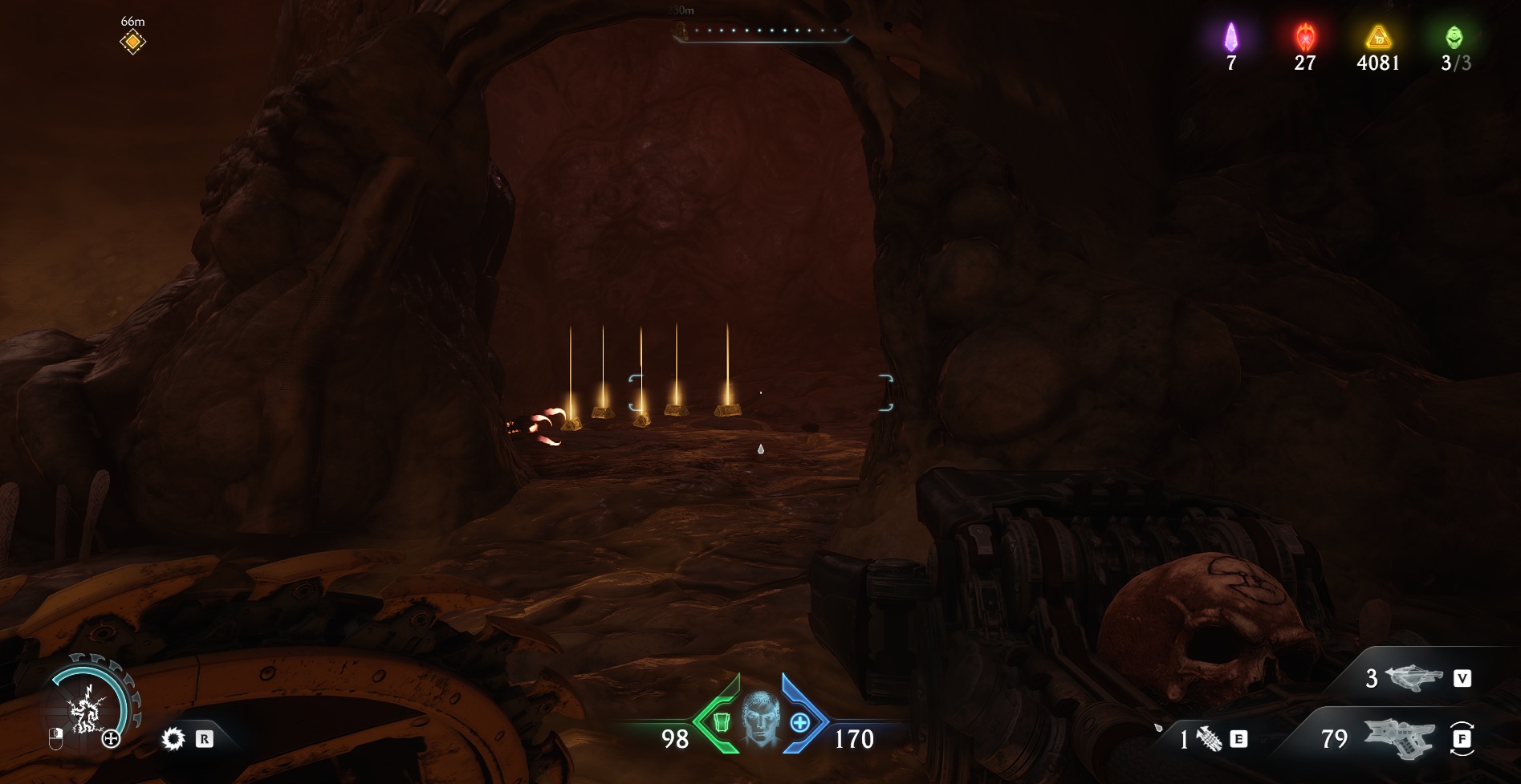Viewport: 1521px width, 784px height.
Task: Select the green Slayer helmet lives icon
Action: (1454, 37)
